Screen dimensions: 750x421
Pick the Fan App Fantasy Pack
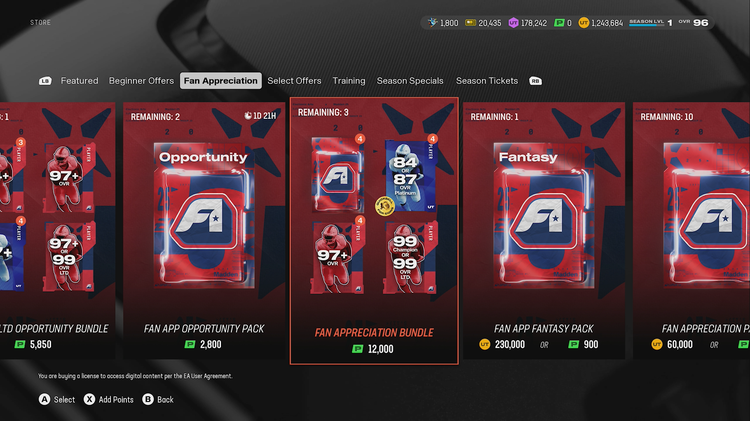point(544,230)
